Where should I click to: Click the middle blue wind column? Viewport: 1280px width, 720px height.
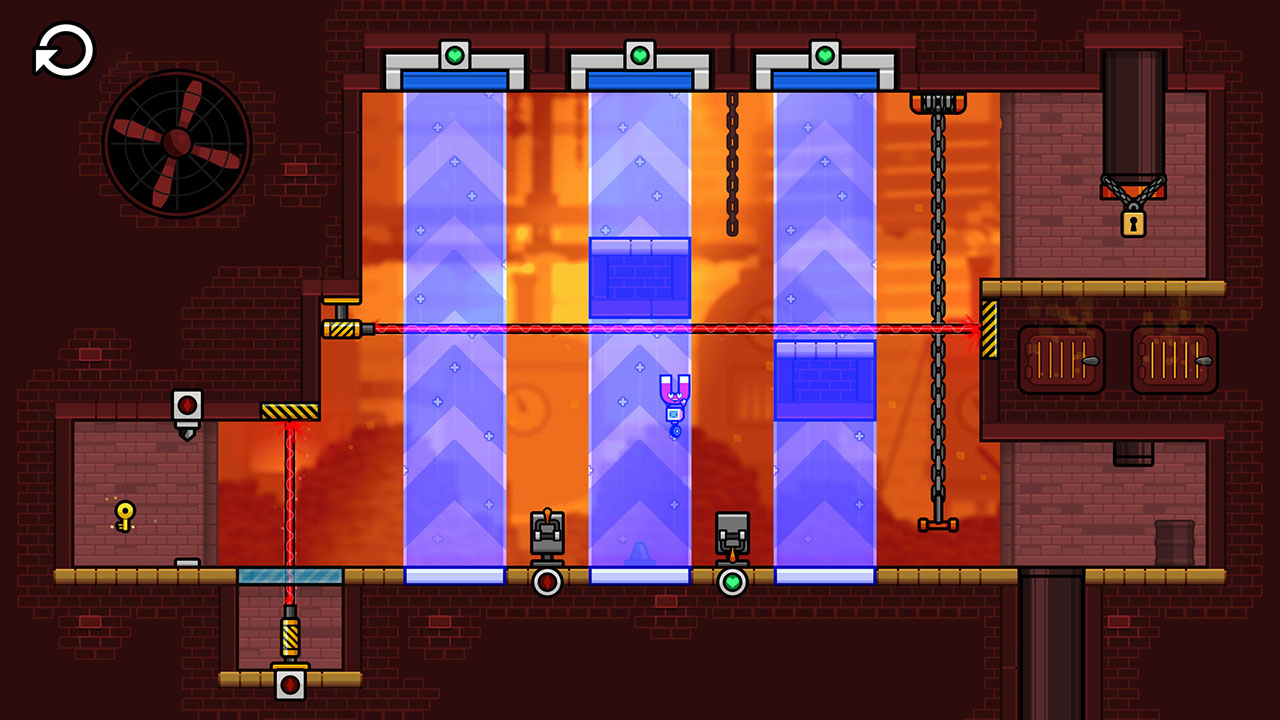click(640, 480)
